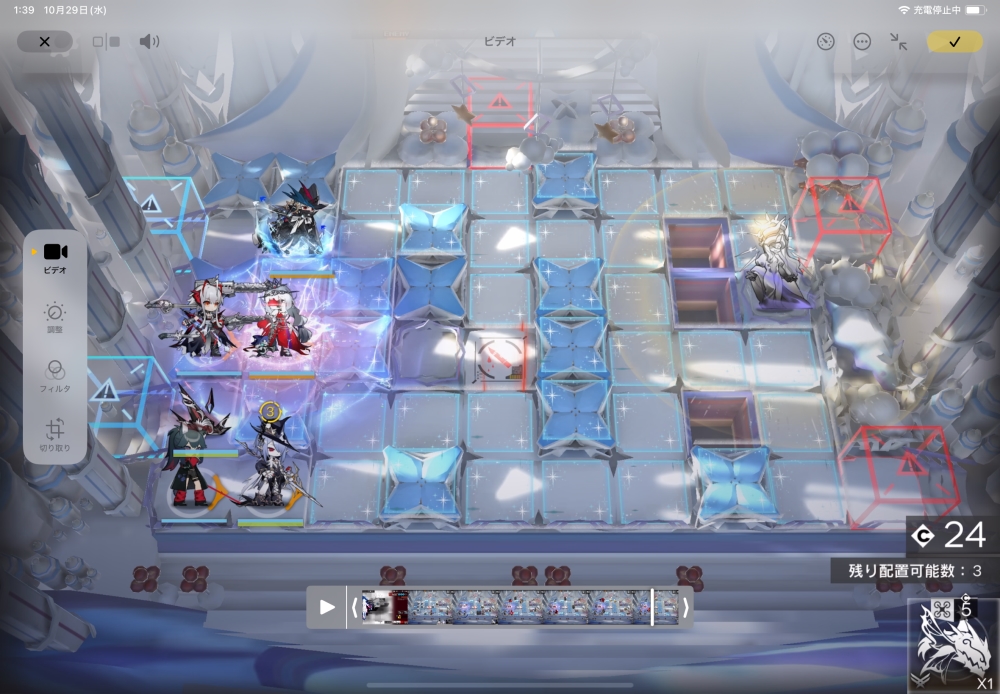
Task: Close the video editor with the X button
Action: 45,42
